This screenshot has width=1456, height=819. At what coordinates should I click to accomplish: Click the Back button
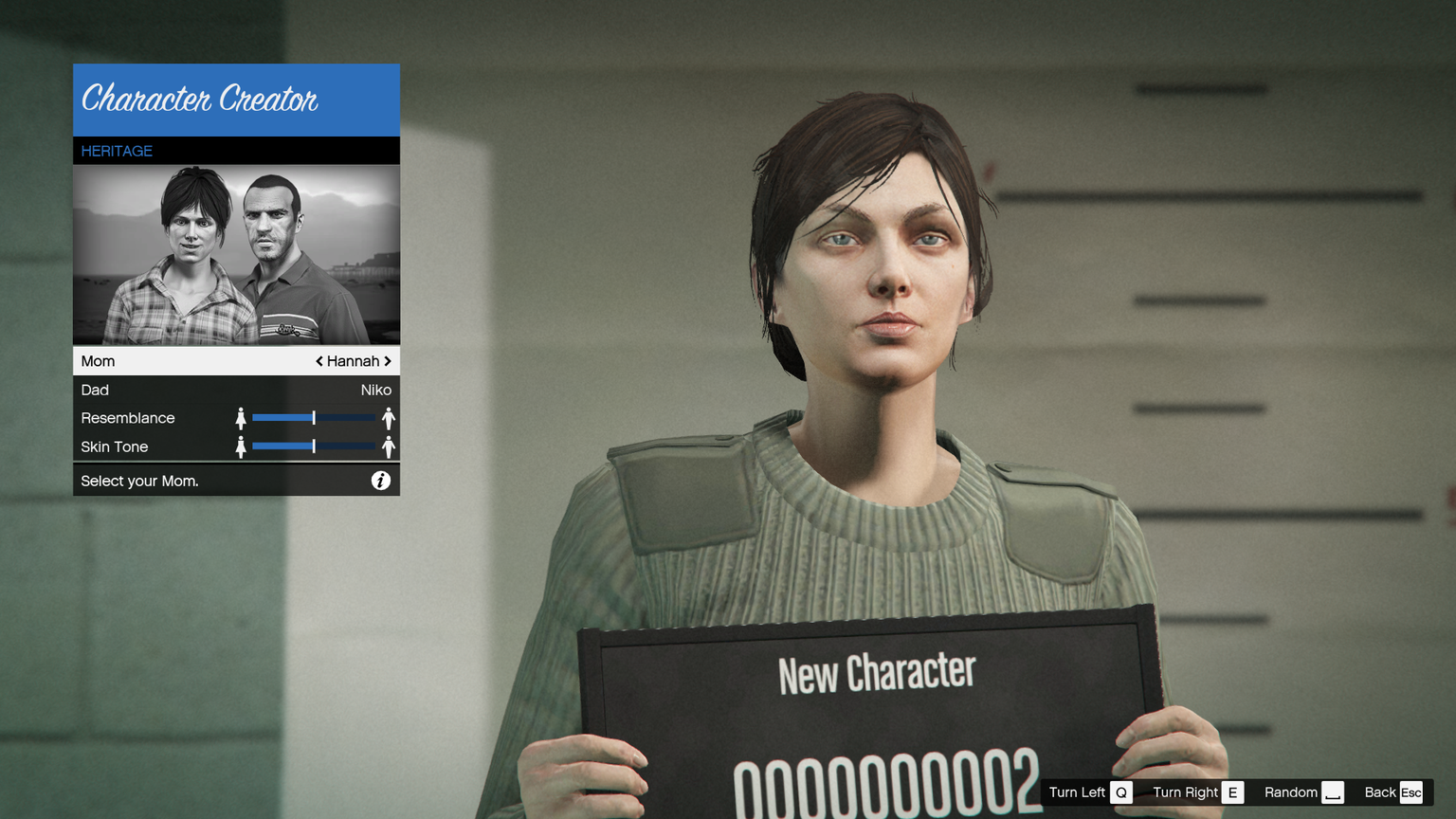(1392, 792)
